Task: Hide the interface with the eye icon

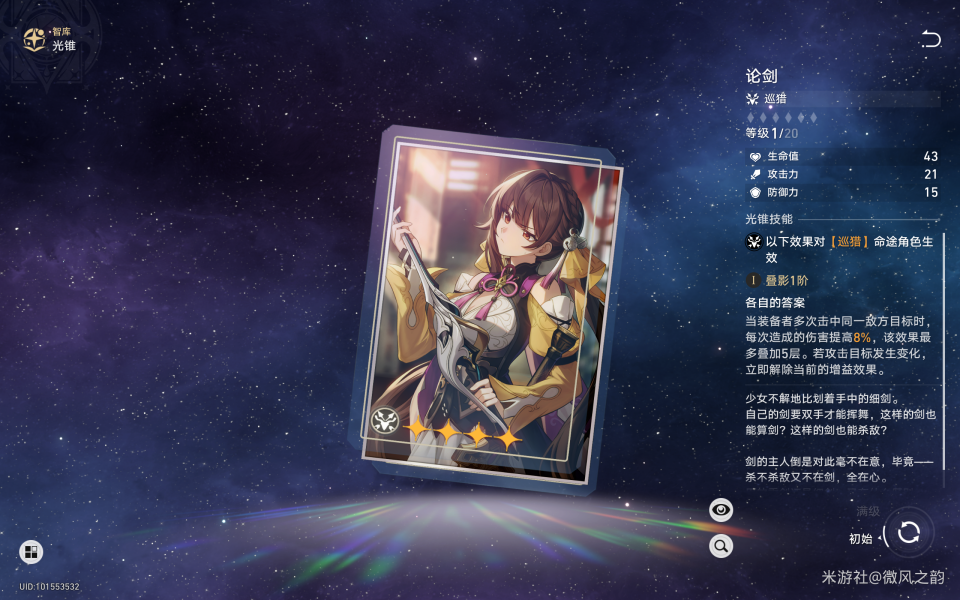Action: click(x=720, y=510)
